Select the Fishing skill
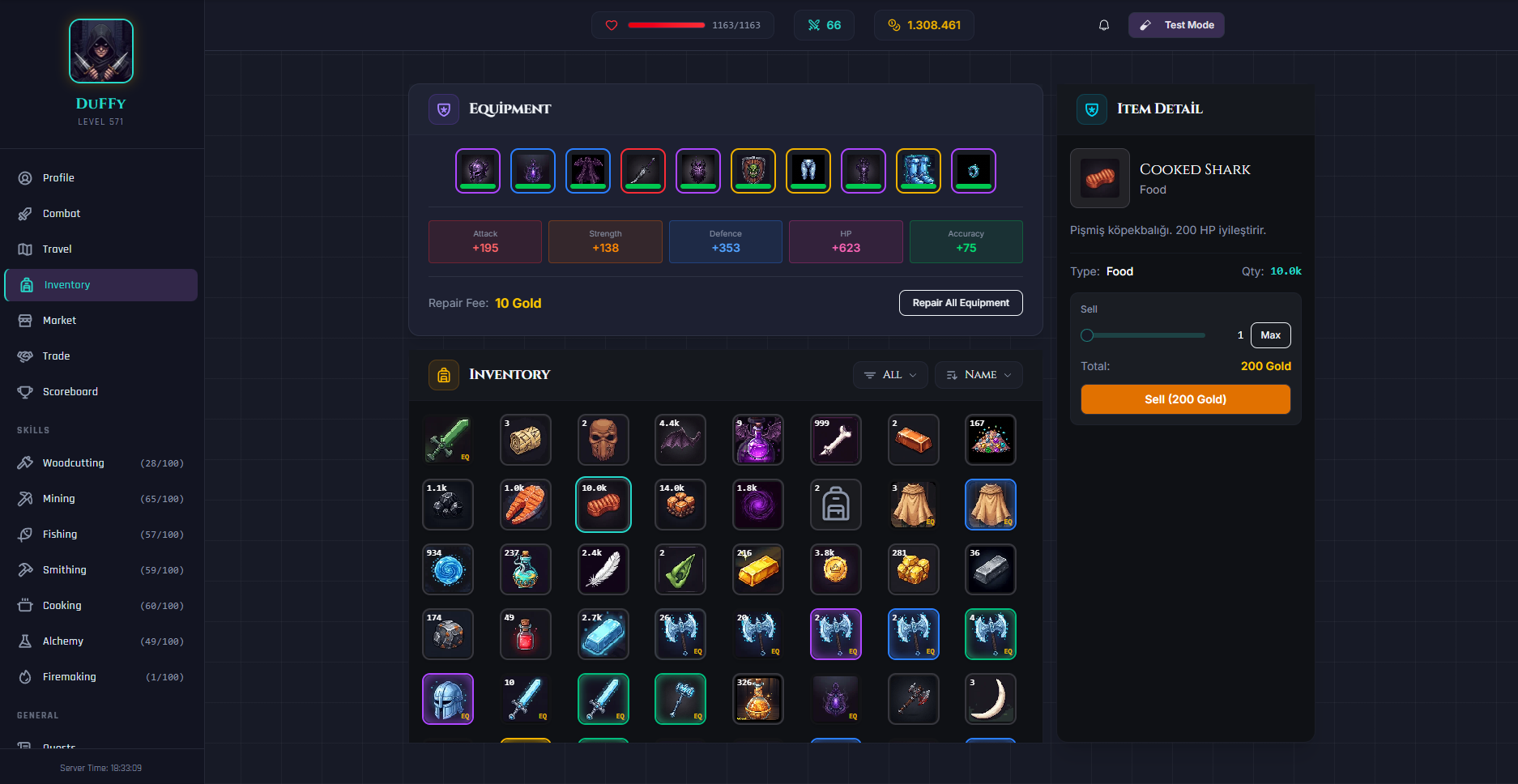Viewport: 1518px width, 784px height. click(60, 534)
